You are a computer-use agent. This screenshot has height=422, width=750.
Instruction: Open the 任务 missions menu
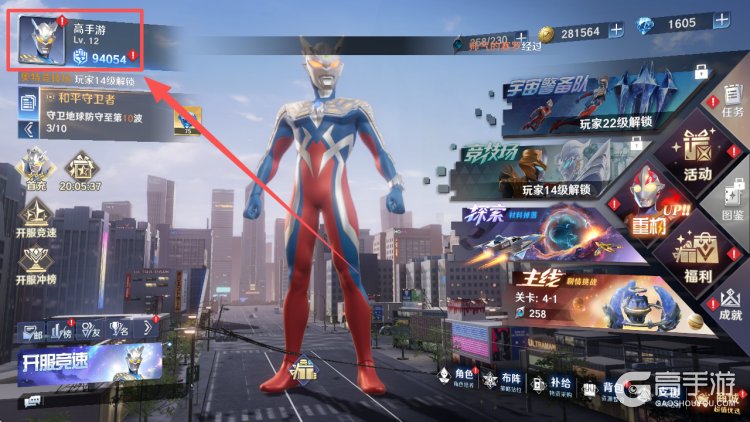pyautogui.click(x=732, y=99)
